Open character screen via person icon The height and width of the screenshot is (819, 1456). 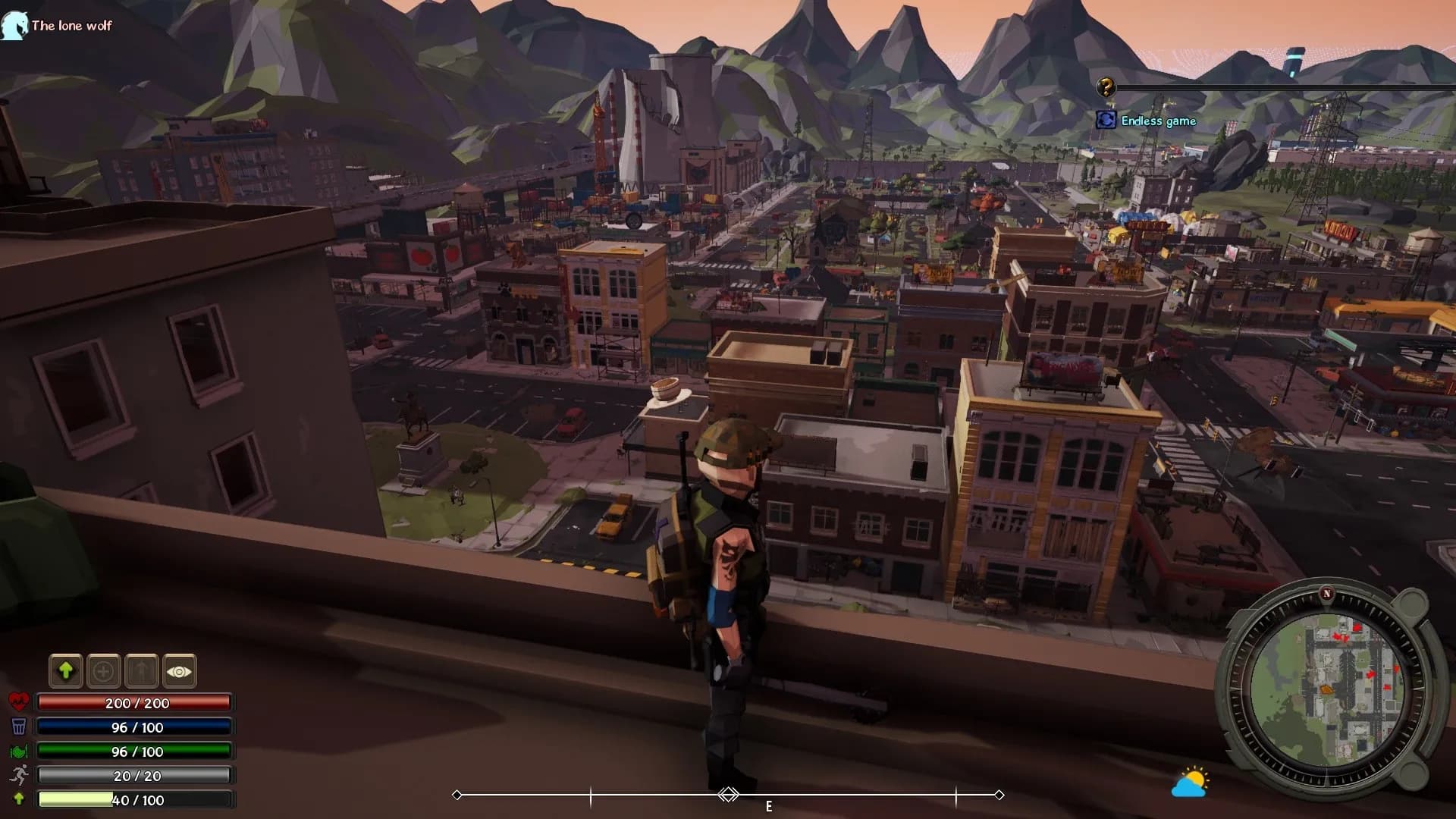tap(142, 670)
